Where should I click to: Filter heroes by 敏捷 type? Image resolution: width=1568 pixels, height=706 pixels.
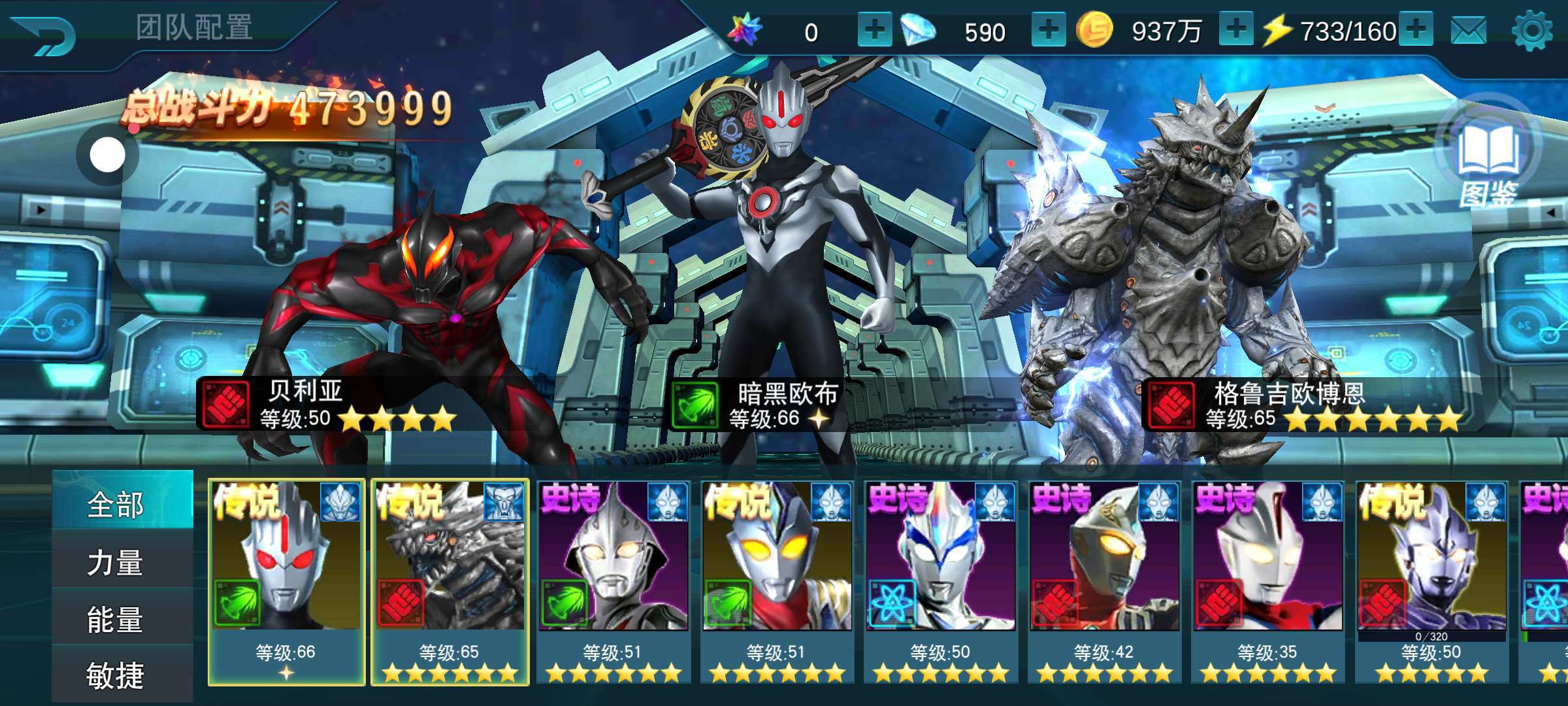click(x=116, y=675)
